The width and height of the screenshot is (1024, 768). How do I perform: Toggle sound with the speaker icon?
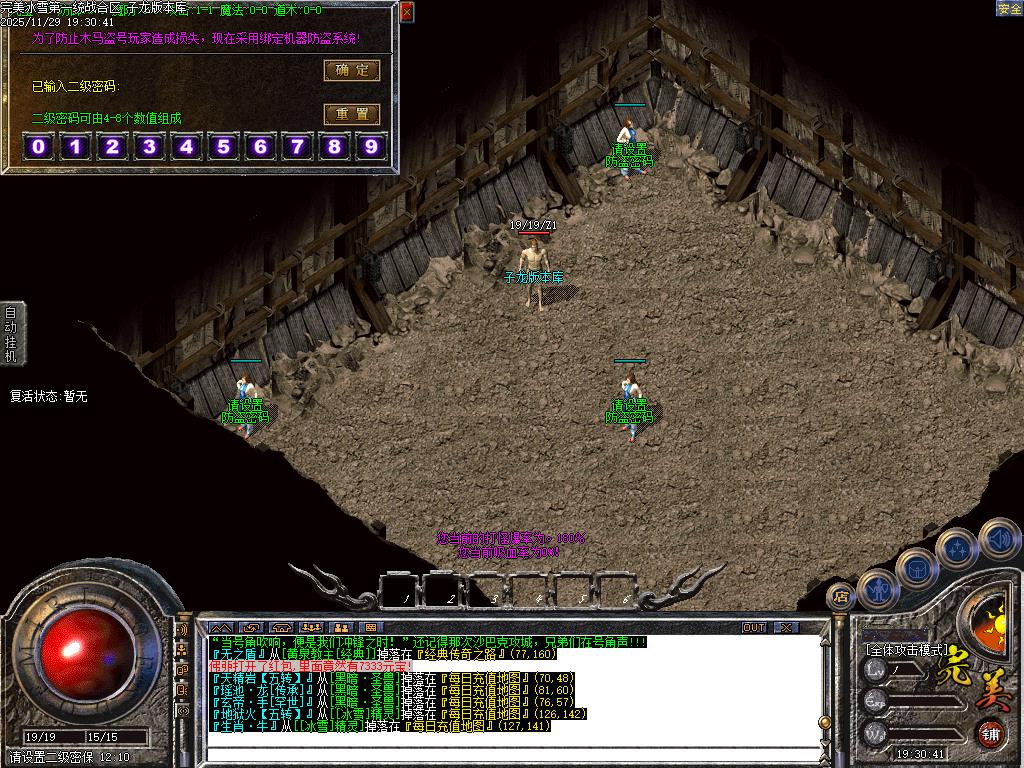coord(998,537)
